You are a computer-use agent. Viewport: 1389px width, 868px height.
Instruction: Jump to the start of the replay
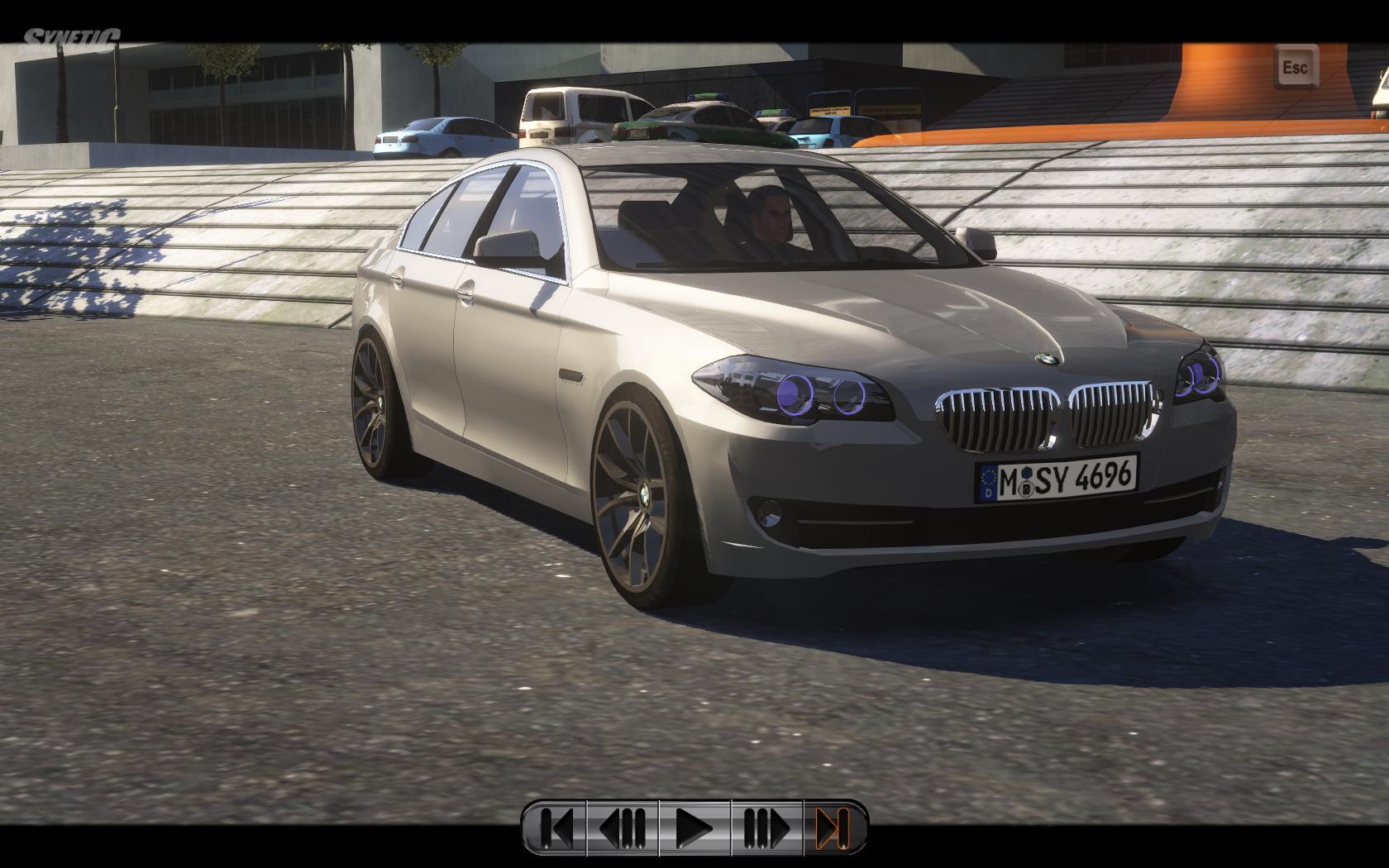click(x=556, y=827)
